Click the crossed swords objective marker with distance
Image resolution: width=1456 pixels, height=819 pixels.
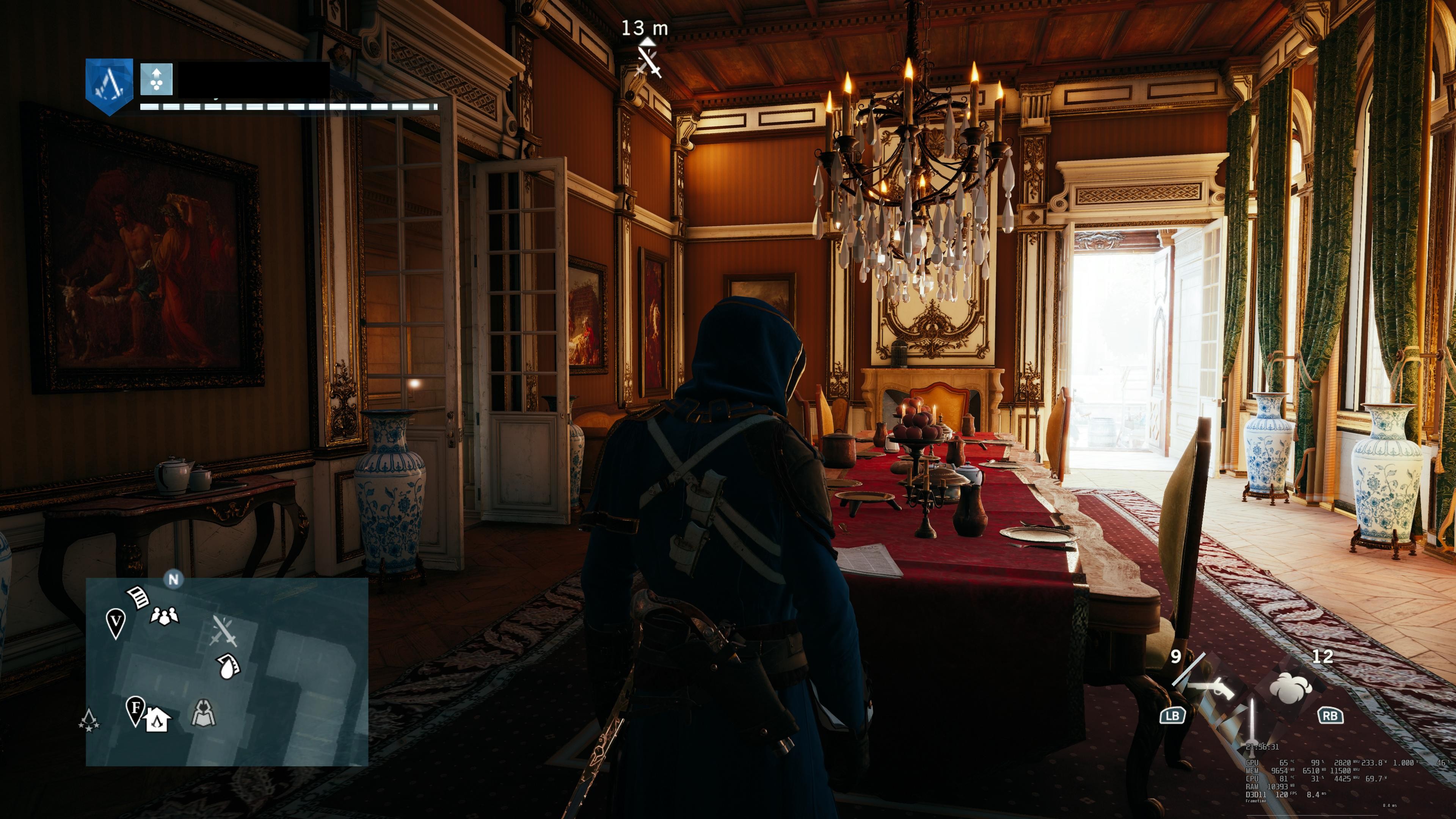(x=648, y=61)
